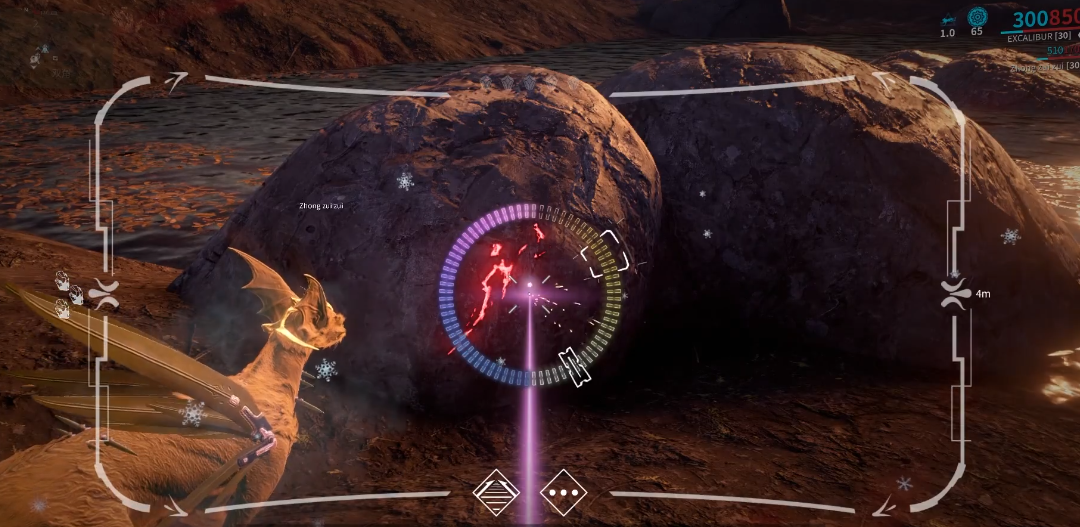Open the three-dots diamond icon

(x=563, y=493)
